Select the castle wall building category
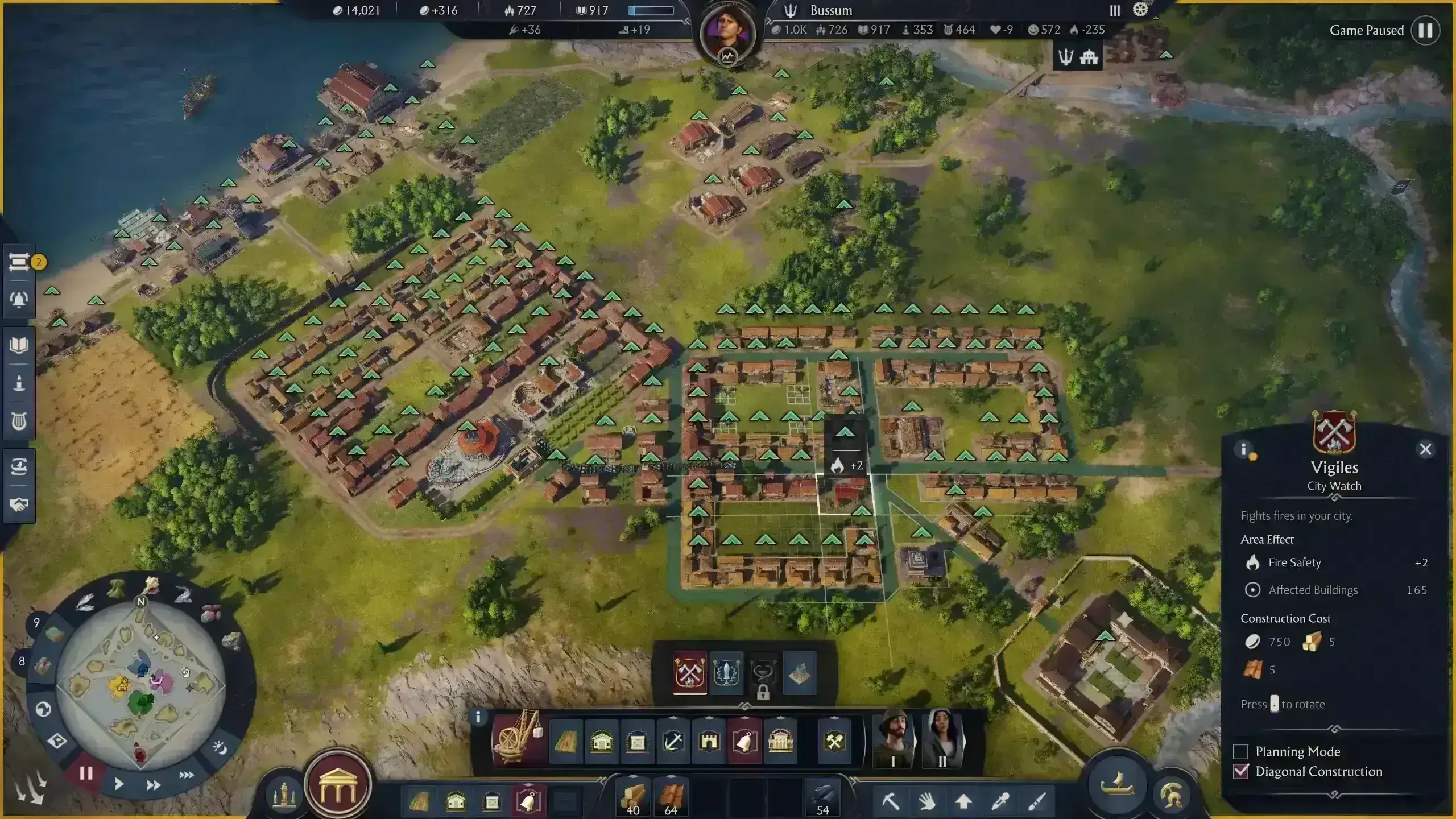 709,741
